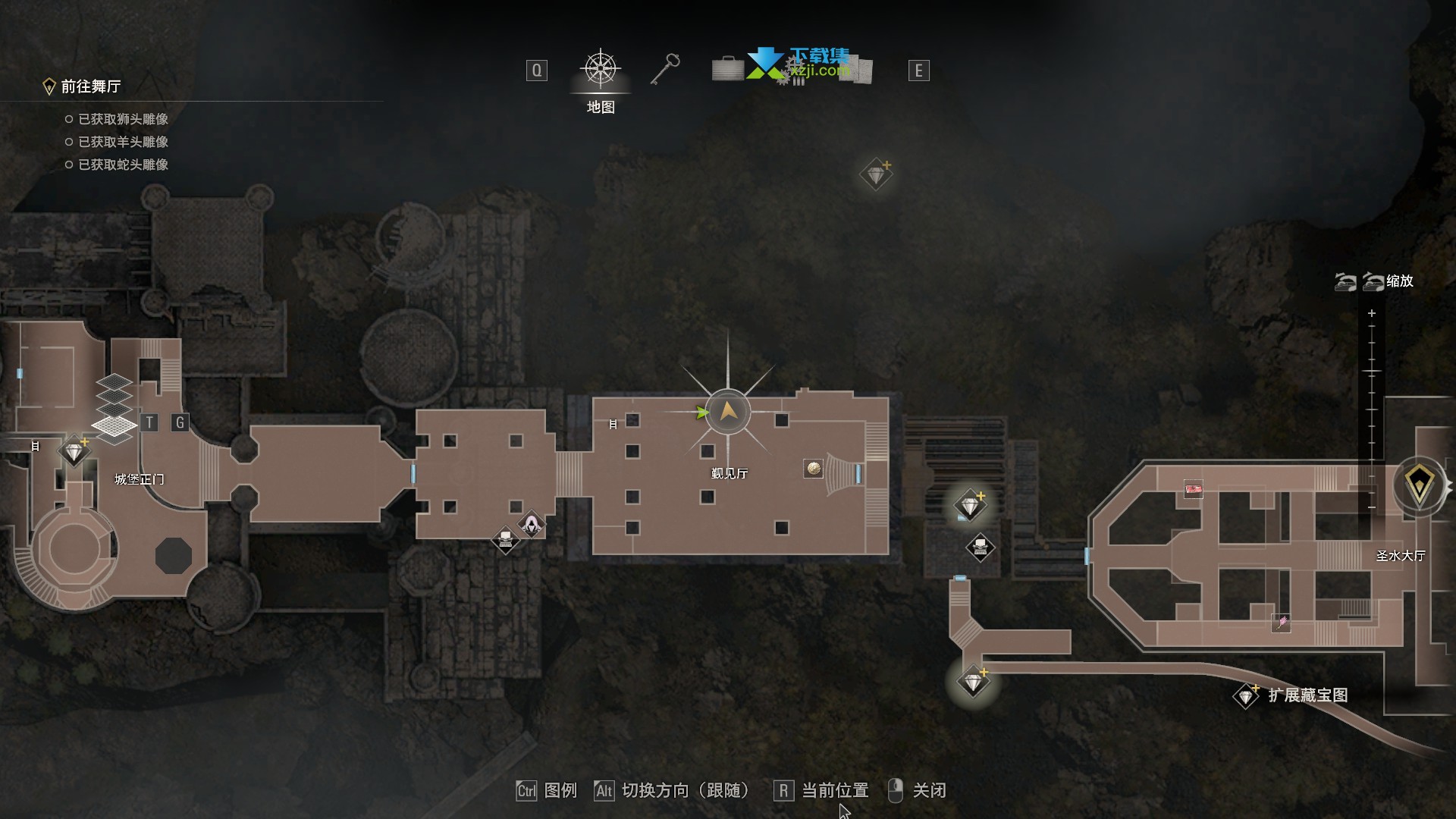Select the pink item marker in 圣水大厅

coord(1281,623)
